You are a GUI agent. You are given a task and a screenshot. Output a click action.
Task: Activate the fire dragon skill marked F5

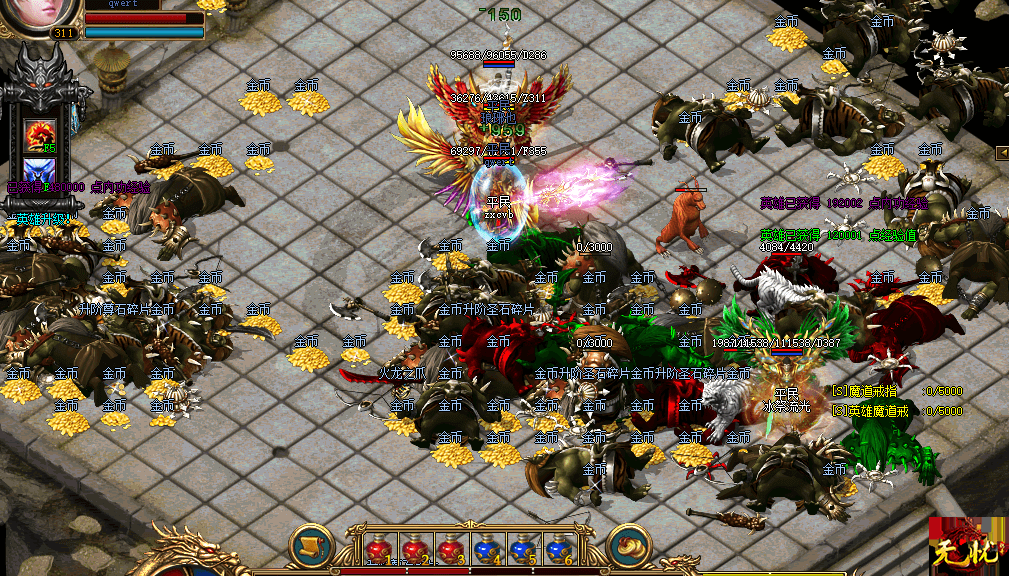pyautogui.click(x=40, y=134)
